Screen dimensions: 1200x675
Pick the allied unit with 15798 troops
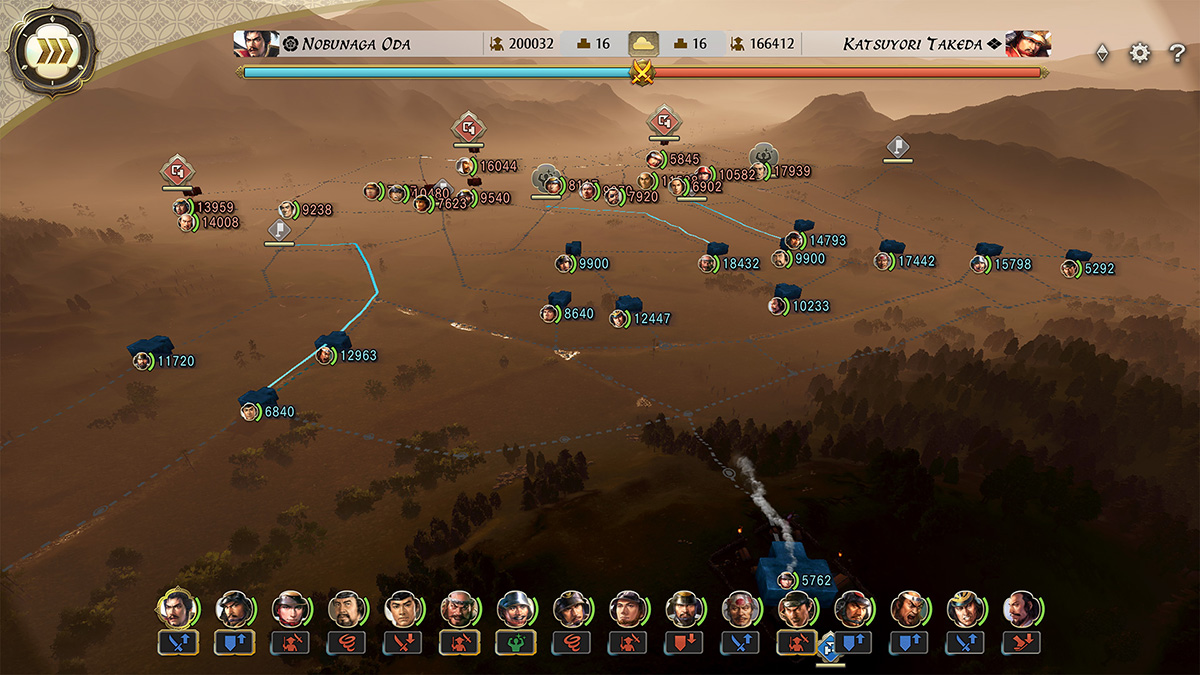click(980, 264)
